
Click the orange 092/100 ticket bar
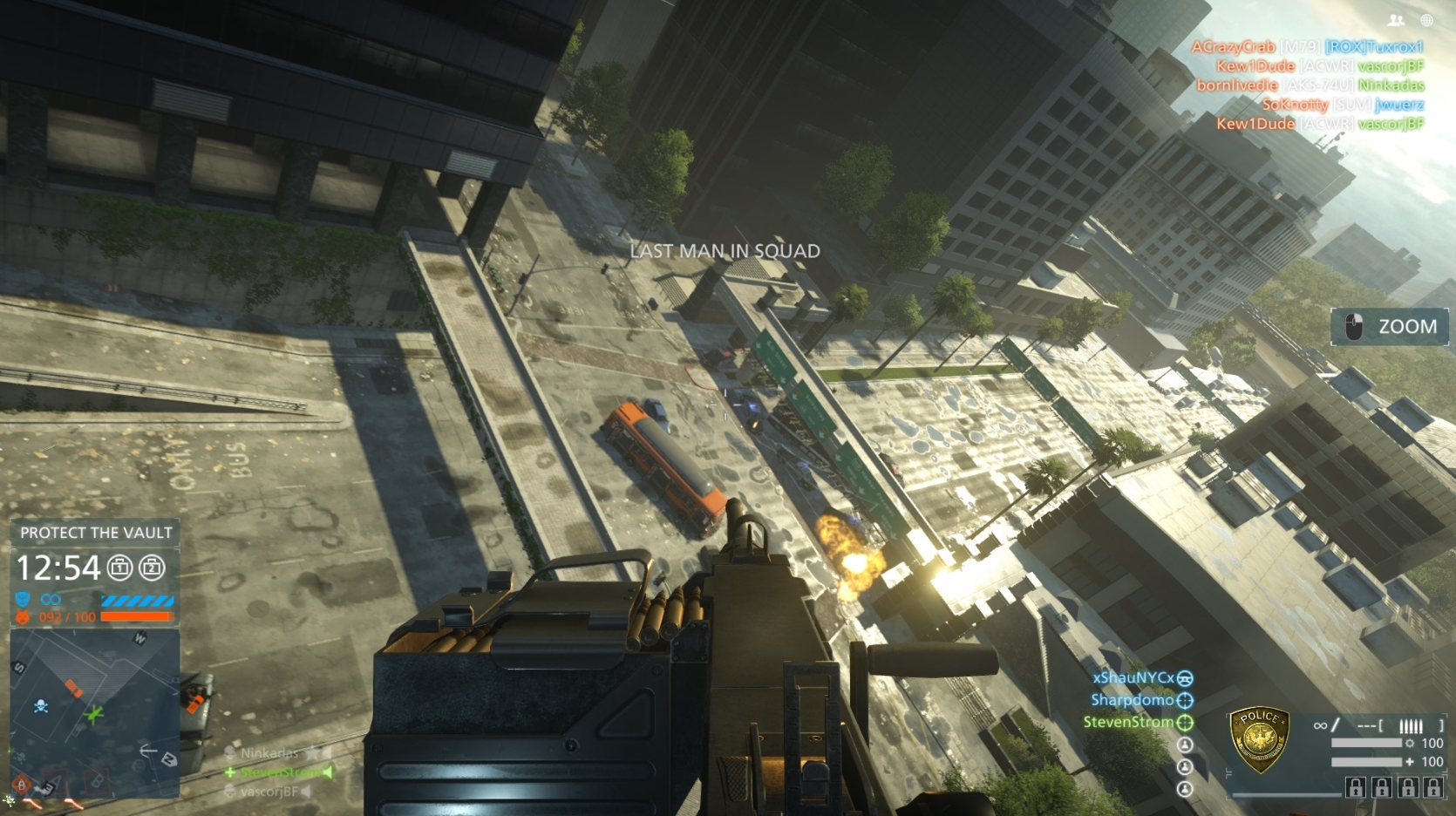(136, 618)
